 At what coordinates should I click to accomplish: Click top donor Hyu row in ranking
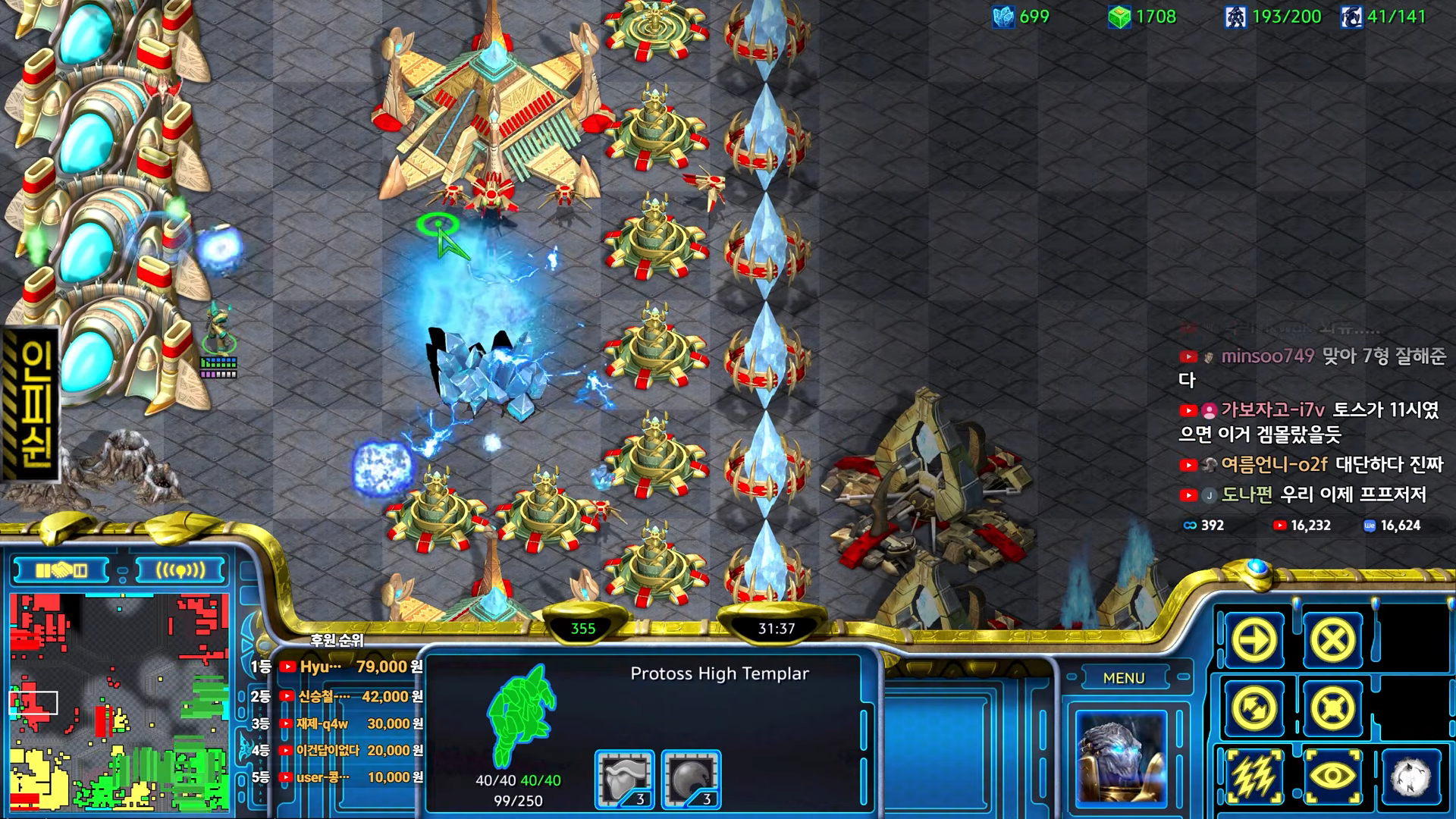pos(337,667)
